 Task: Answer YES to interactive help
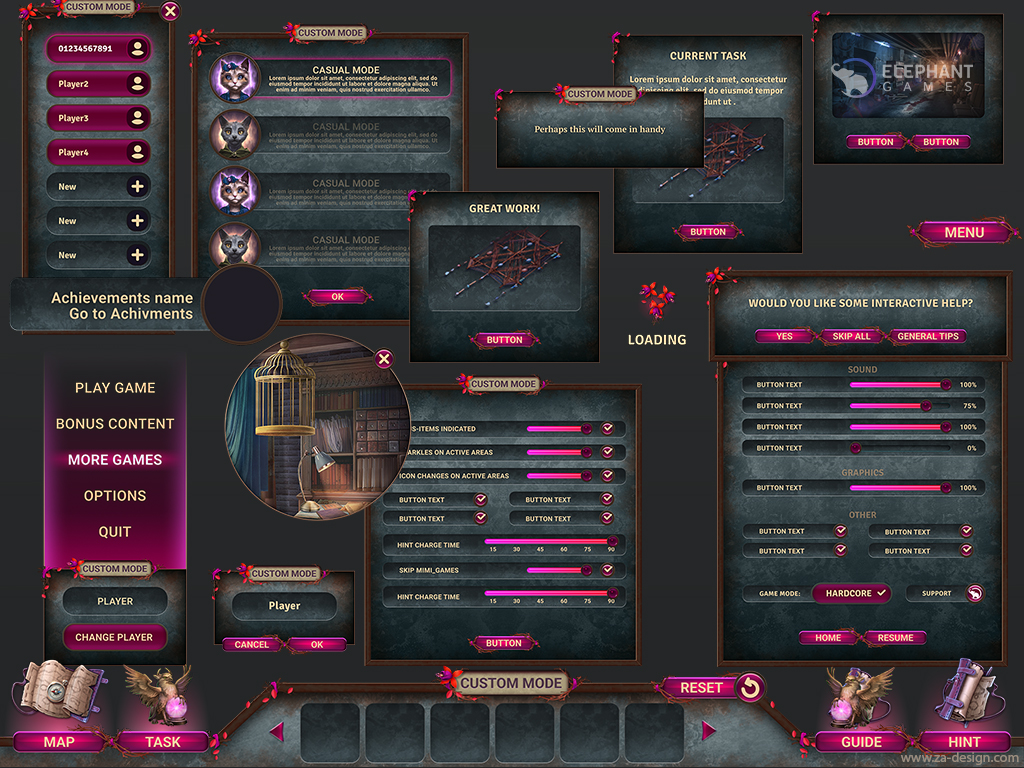pos(784,336)
